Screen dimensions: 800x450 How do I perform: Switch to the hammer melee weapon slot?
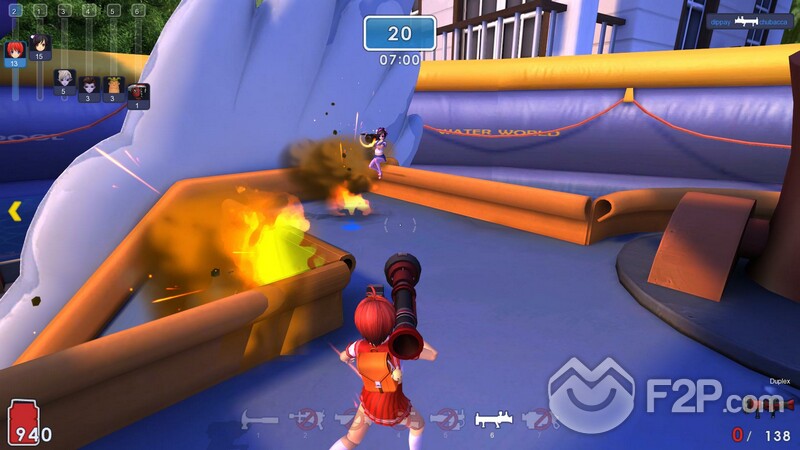coord(261,419)
